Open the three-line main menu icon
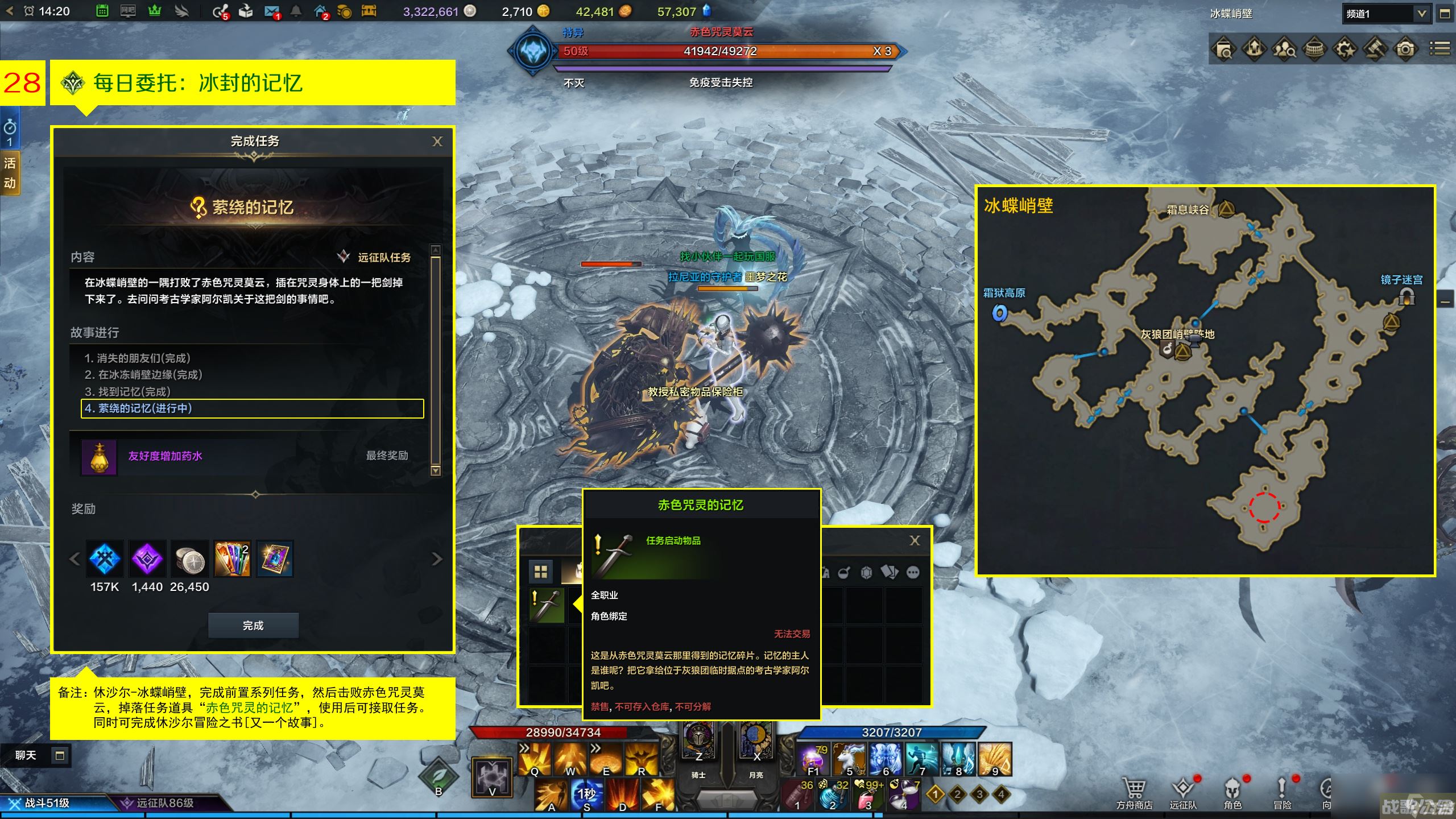The width and height of the screenshot is (1456, 819). pyautogui.click(x=1440, y=49)
